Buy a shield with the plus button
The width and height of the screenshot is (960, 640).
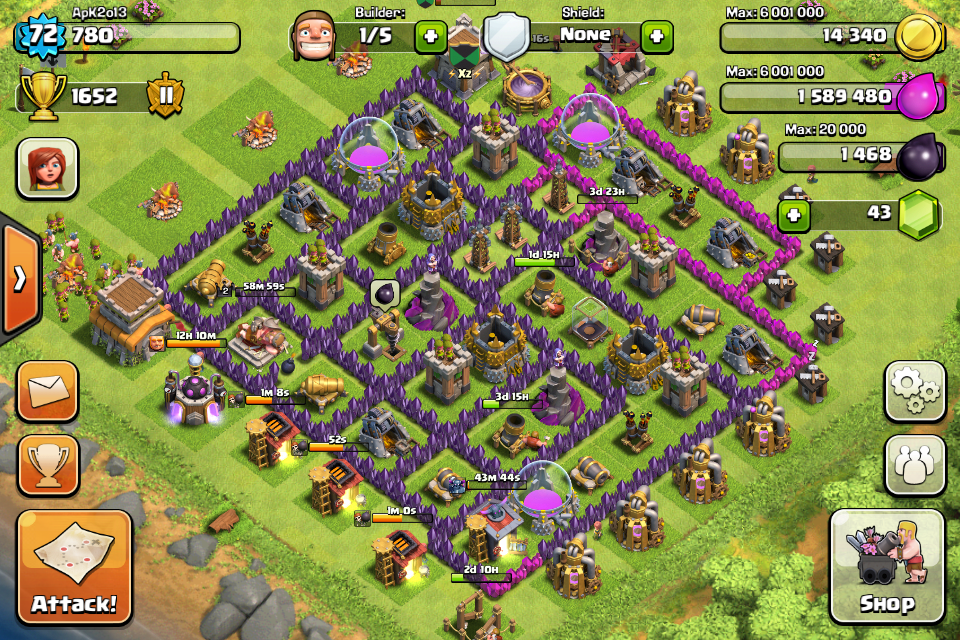(656, 38)
